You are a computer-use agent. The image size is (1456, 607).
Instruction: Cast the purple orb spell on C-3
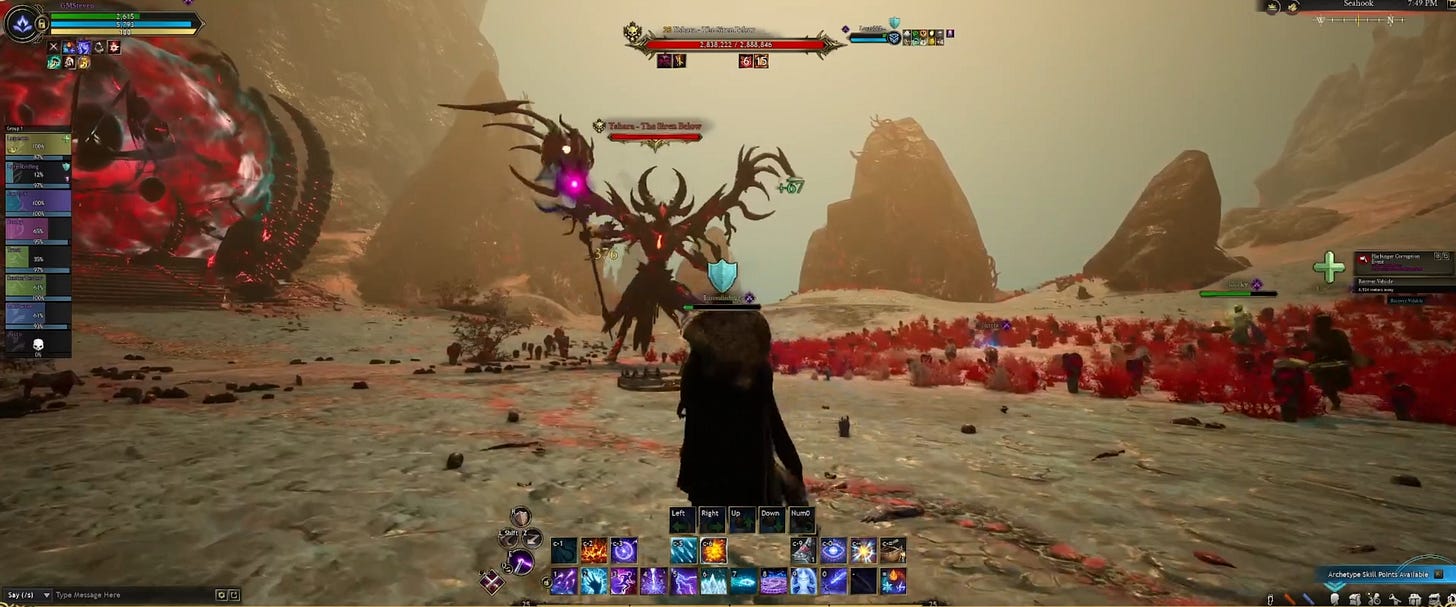(625, 550)
